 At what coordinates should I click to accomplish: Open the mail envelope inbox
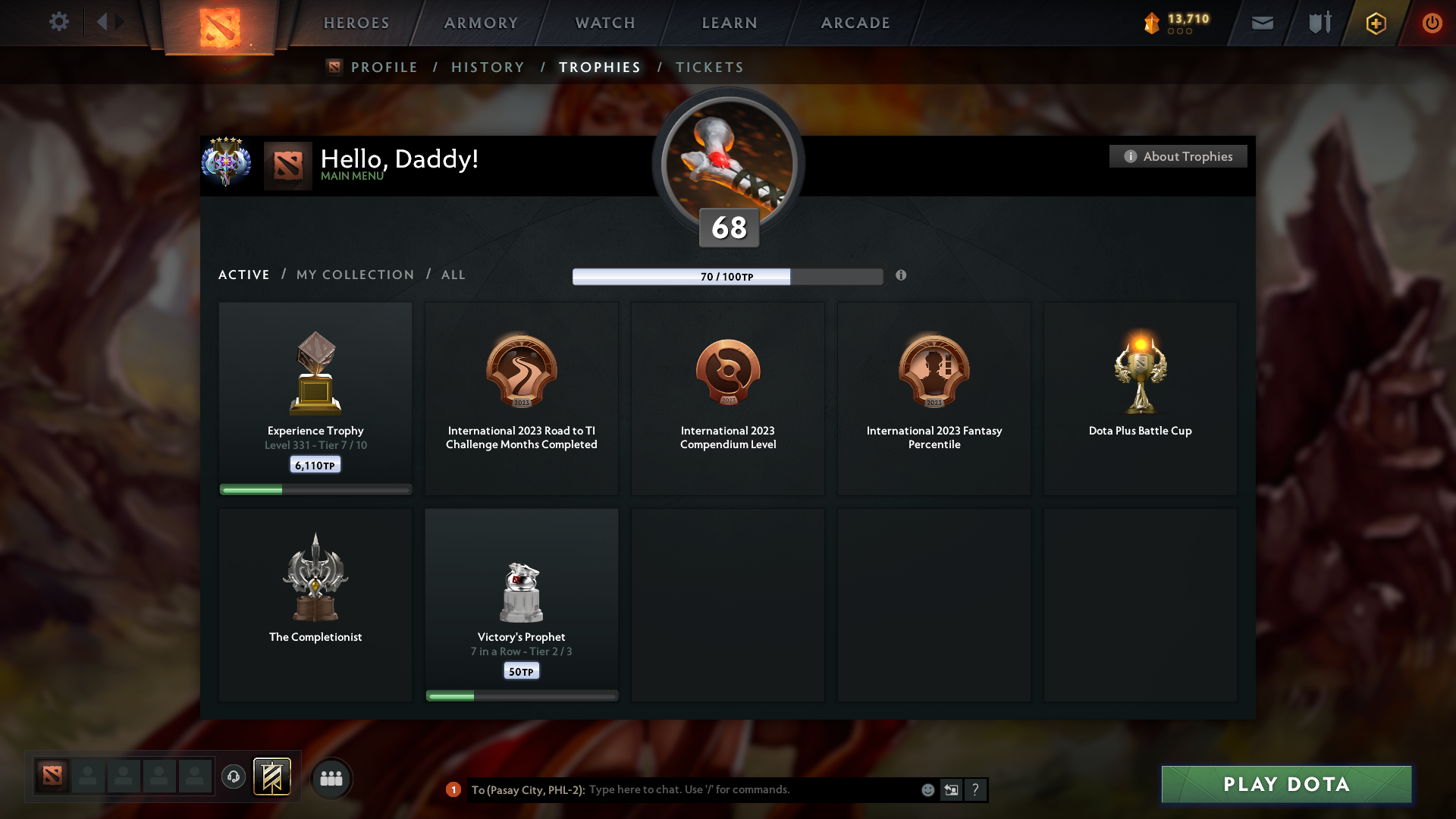pyautogui.click(x=1262, y=23)
